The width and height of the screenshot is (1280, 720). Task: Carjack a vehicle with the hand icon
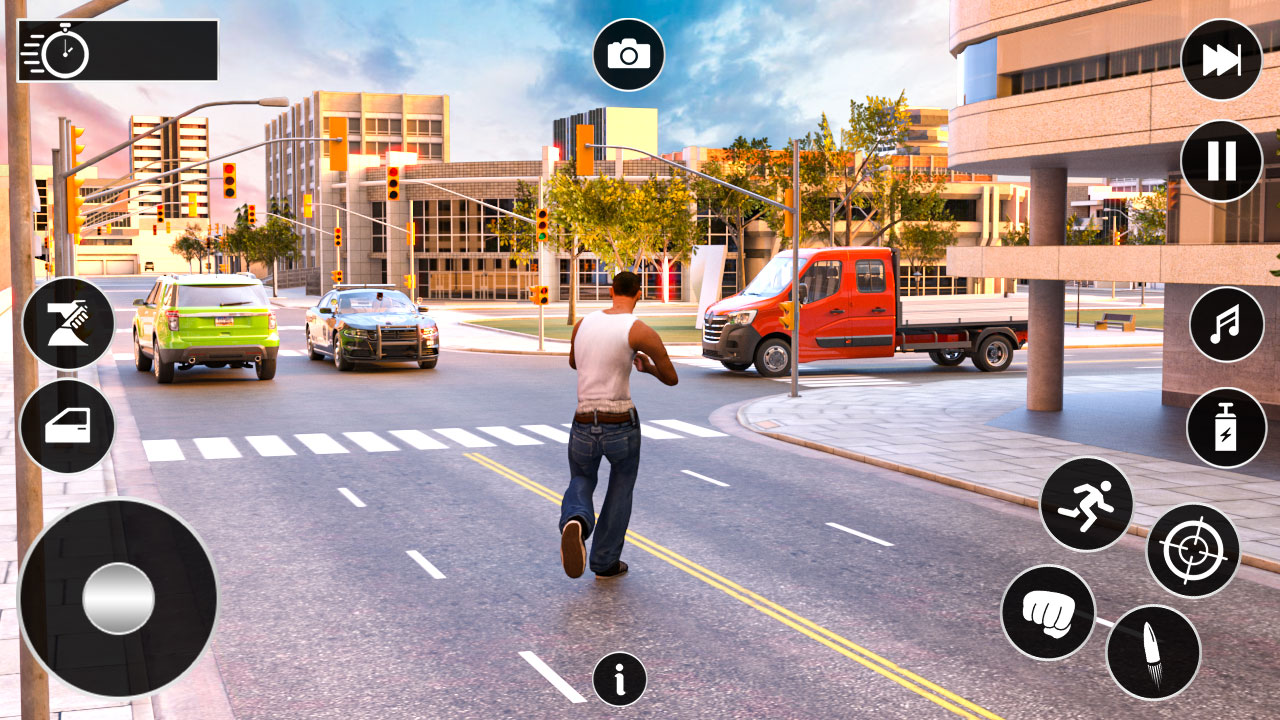click(x=70, y=320)
